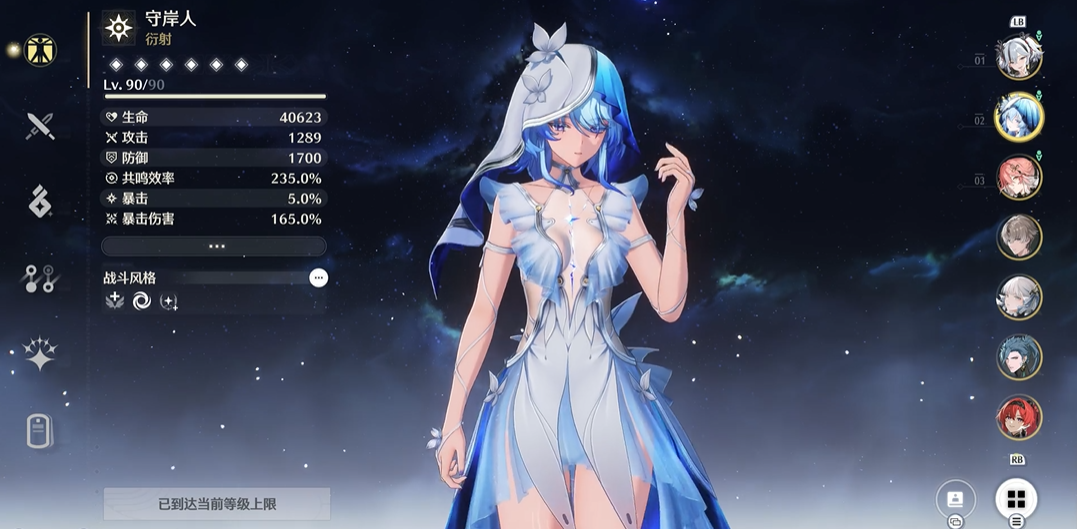Pick the brown-haired character portrait
The image size is (1077, 529).
(x=1019, y=237)
